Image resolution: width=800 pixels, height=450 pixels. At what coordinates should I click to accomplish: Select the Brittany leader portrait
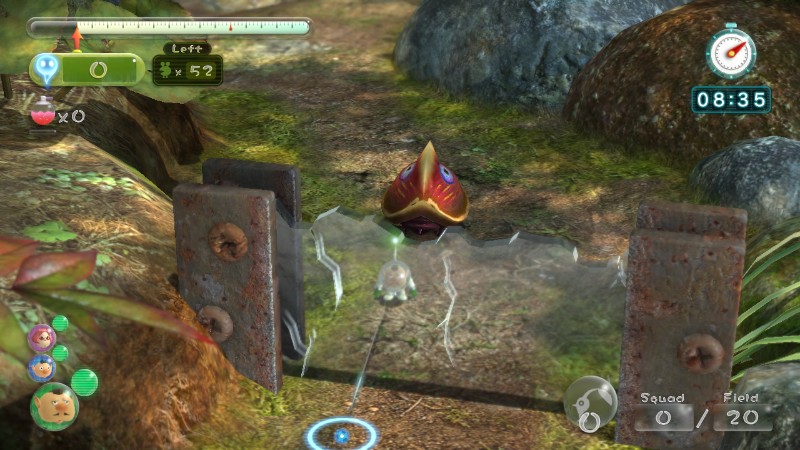point(41,338)
